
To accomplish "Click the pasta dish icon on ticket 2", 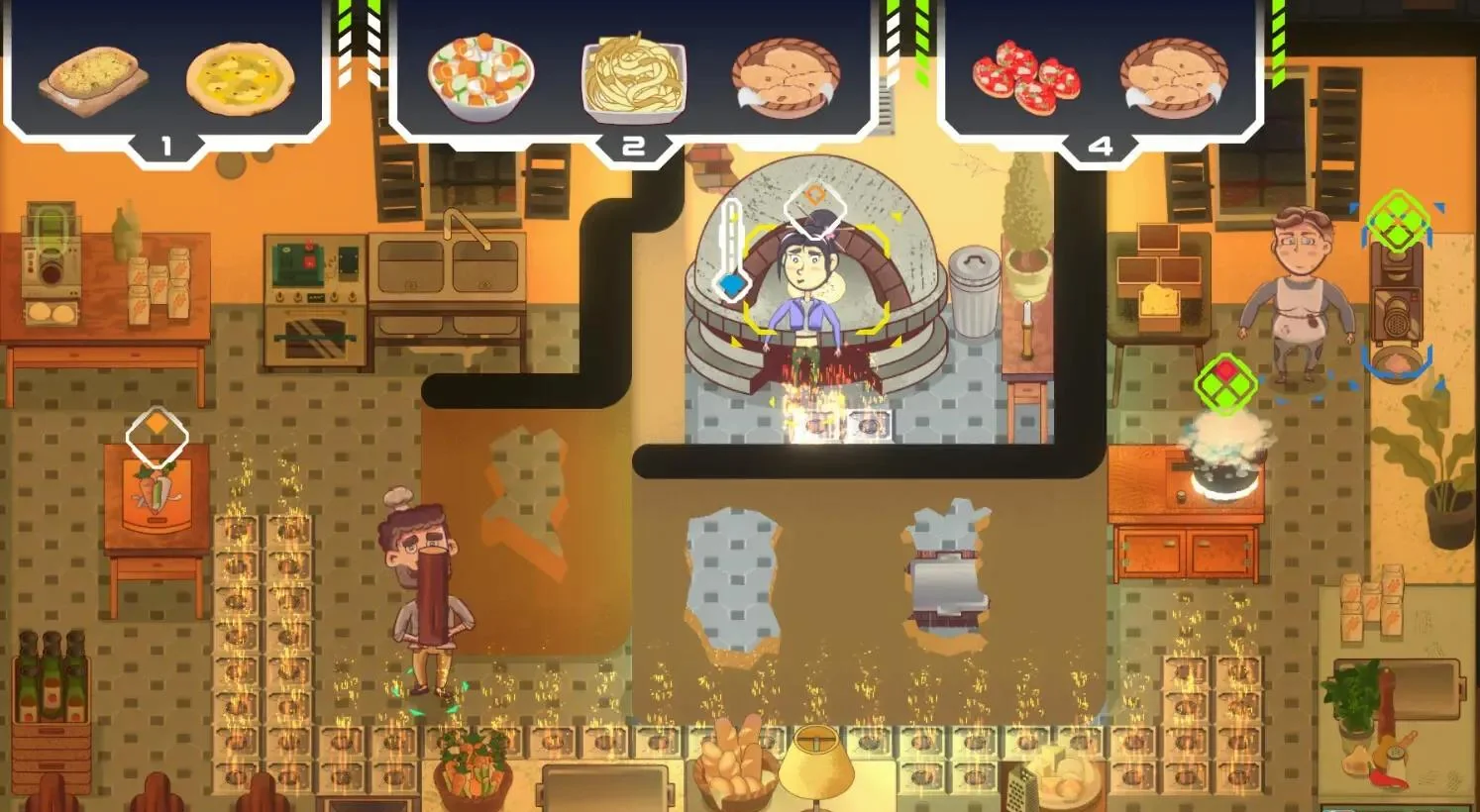I will click(x=634, y=79).
